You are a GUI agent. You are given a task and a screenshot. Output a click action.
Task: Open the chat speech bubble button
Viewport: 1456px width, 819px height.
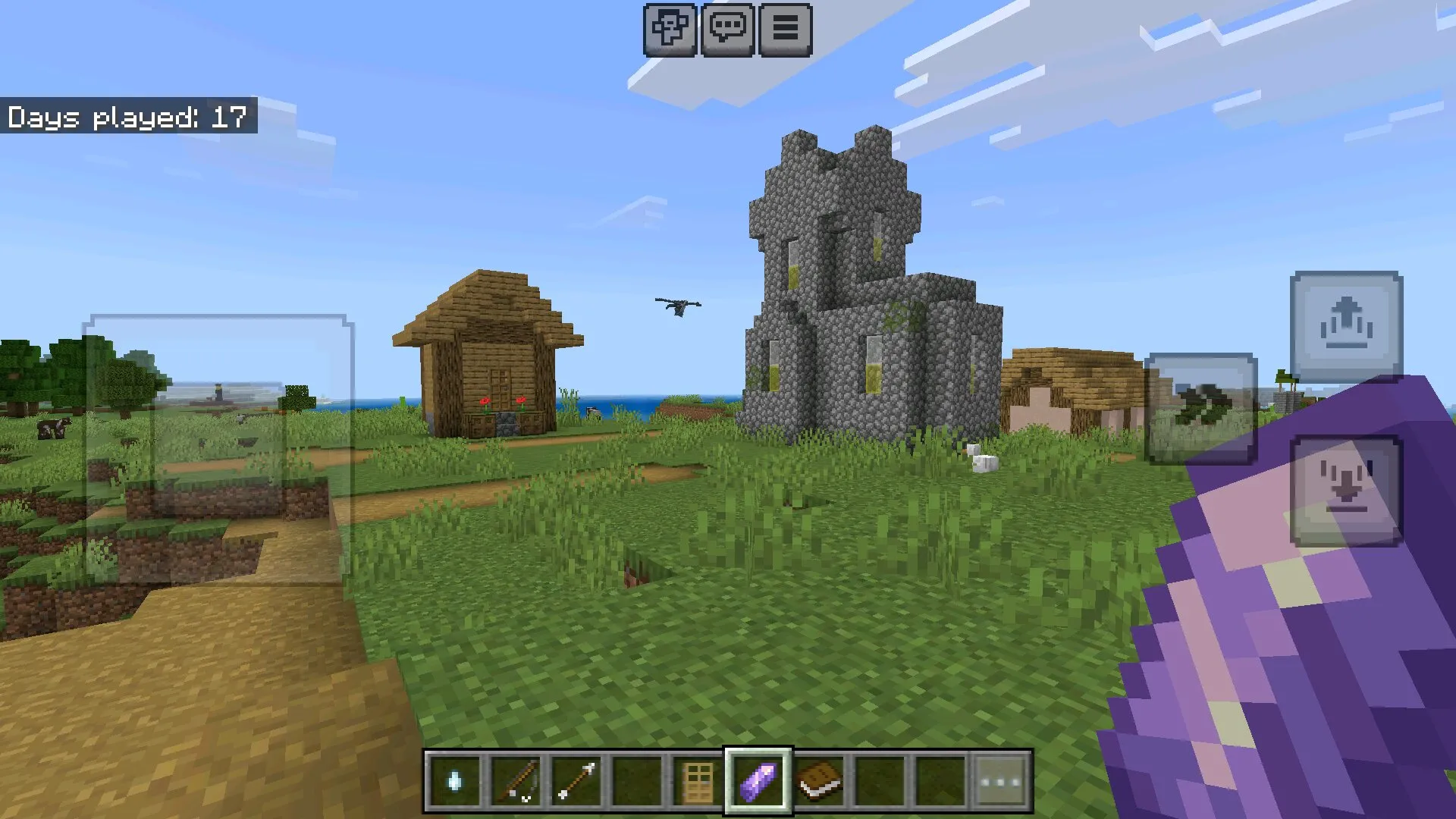(x=727, y=30)
